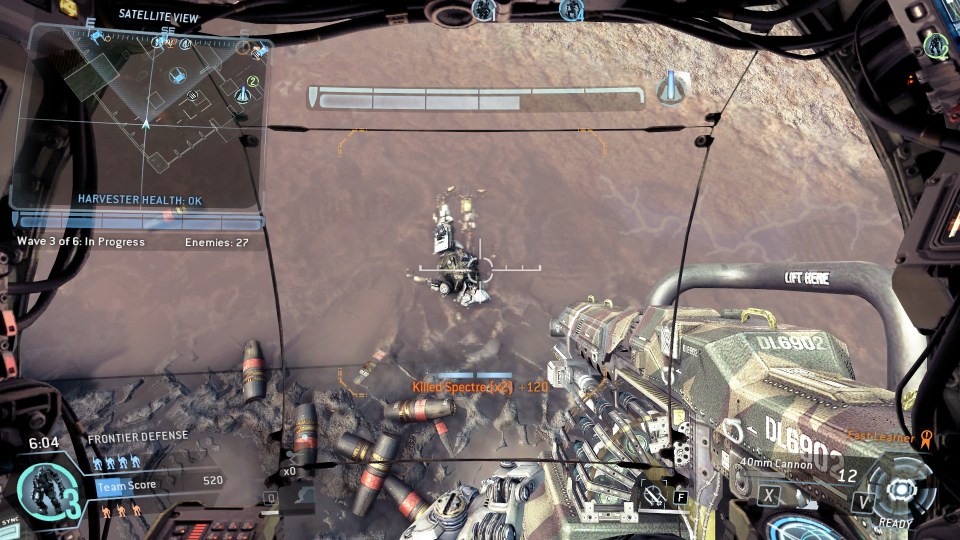This screenshot has width=960, height=540.
Task: Click the shield icon beside the top health bar
Action: tap(672, 87)
